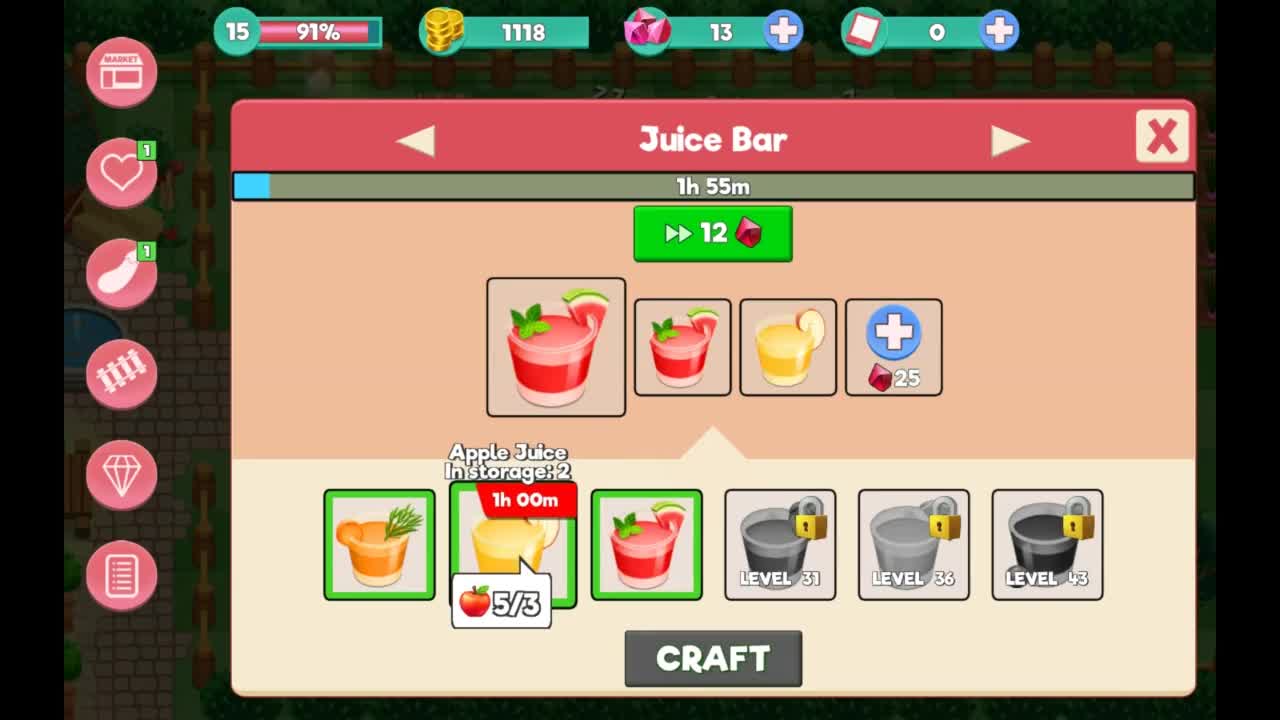
Task: Go to next building with right arrow
Action: (1010, 140)
